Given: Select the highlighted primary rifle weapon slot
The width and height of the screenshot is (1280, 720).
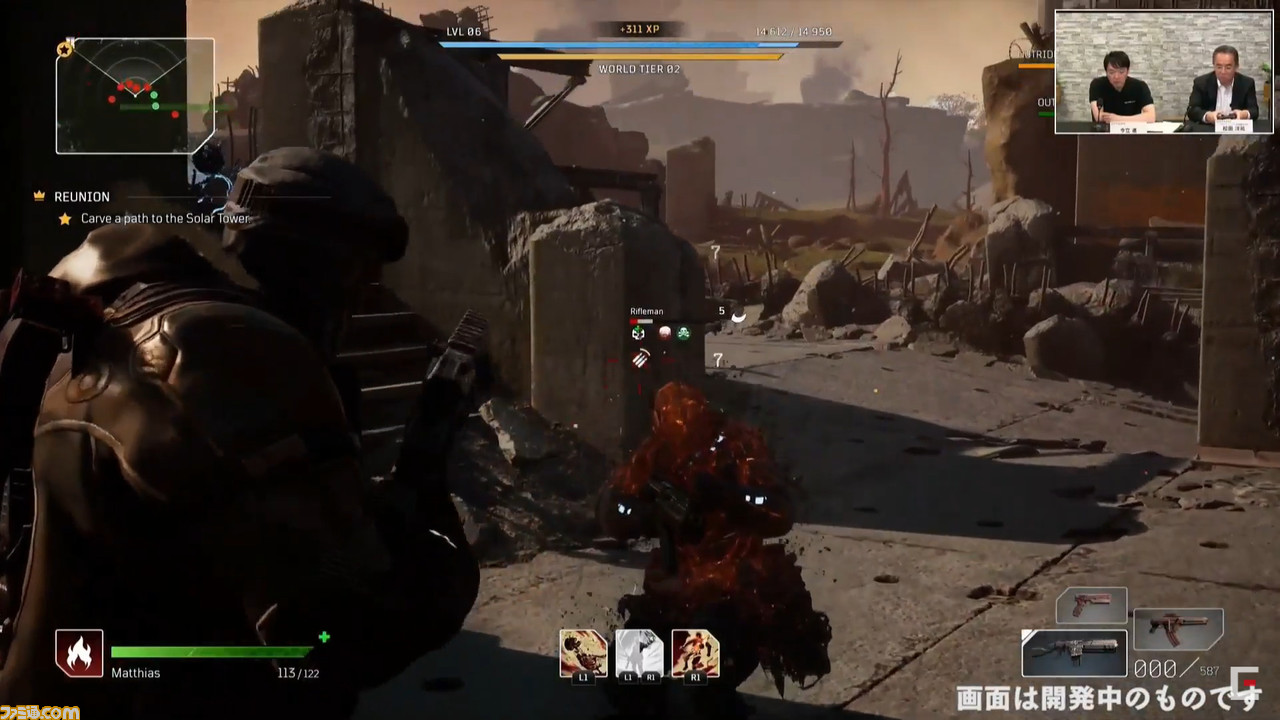Looking at the screenshot, I should 1074,653.
